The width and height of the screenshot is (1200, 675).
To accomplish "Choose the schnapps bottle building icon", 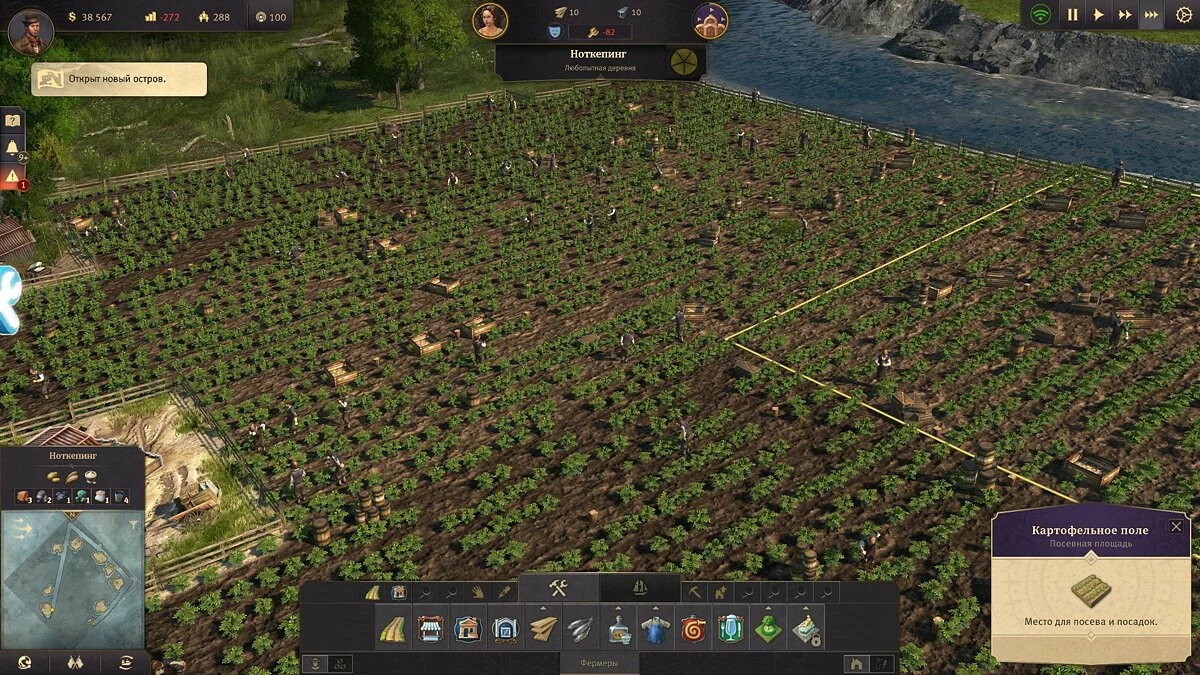I will point(619,630).
